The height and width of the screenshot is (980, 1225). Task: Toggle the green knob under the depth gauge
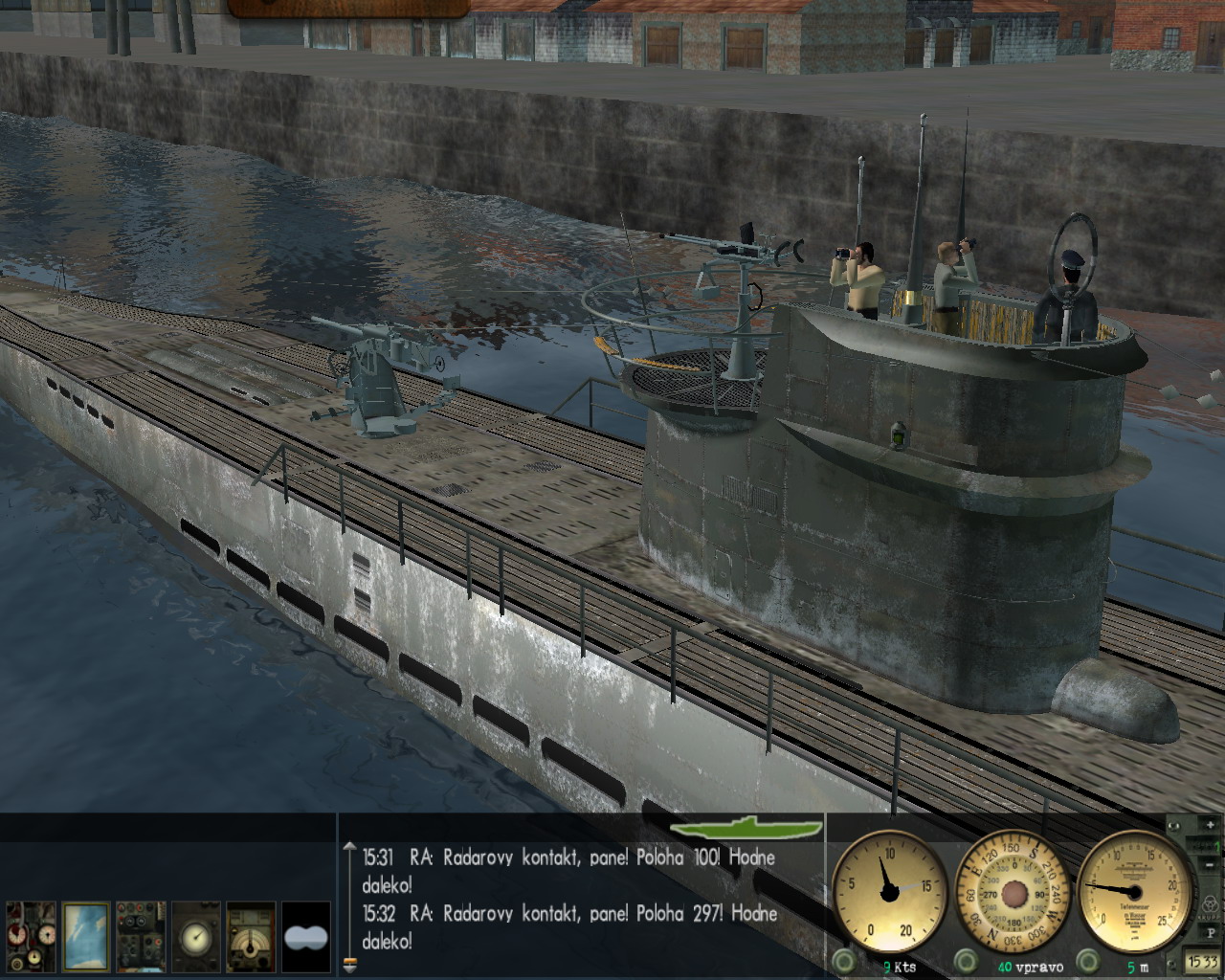pos(1088,960)
